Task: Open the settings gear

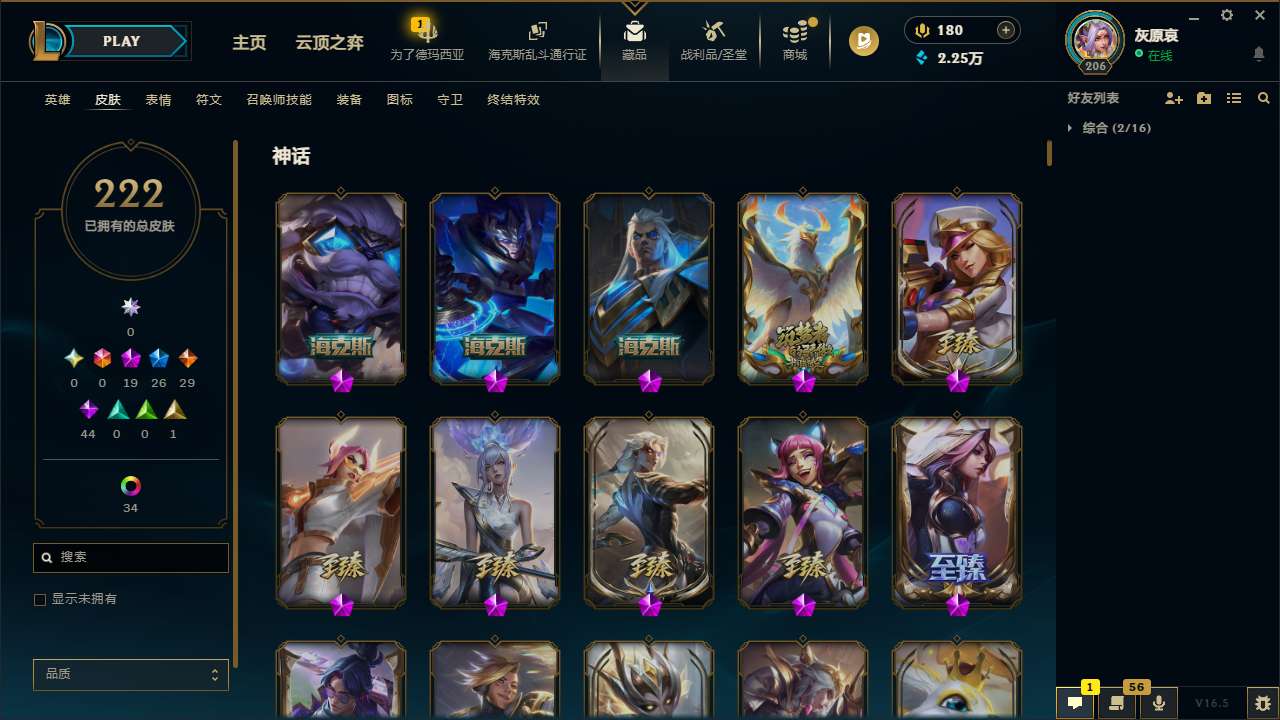Action: tap(1226, 15)
